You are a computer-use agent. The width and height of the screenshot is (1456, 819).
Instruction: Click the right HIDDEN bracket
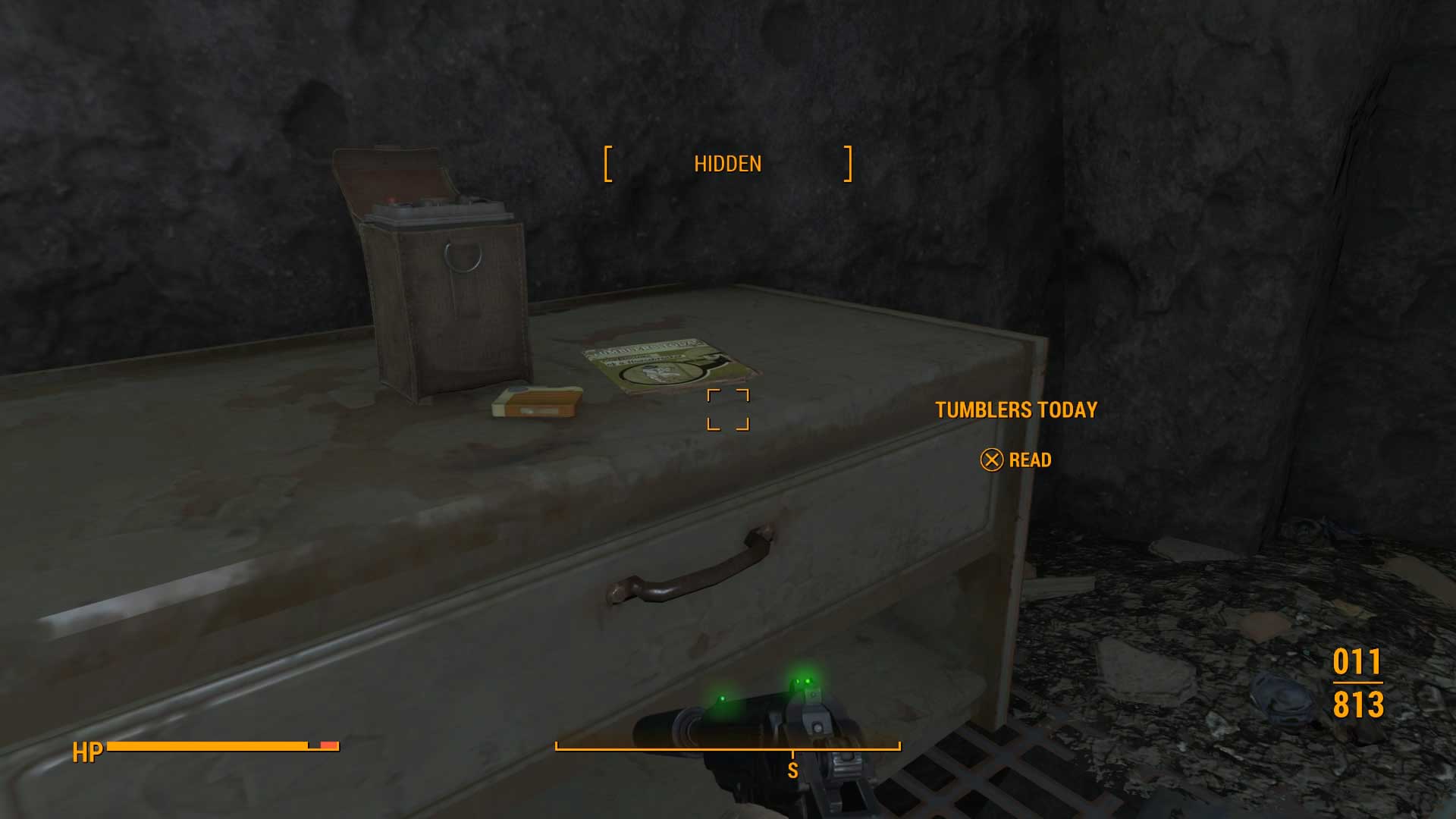point(847,163)
